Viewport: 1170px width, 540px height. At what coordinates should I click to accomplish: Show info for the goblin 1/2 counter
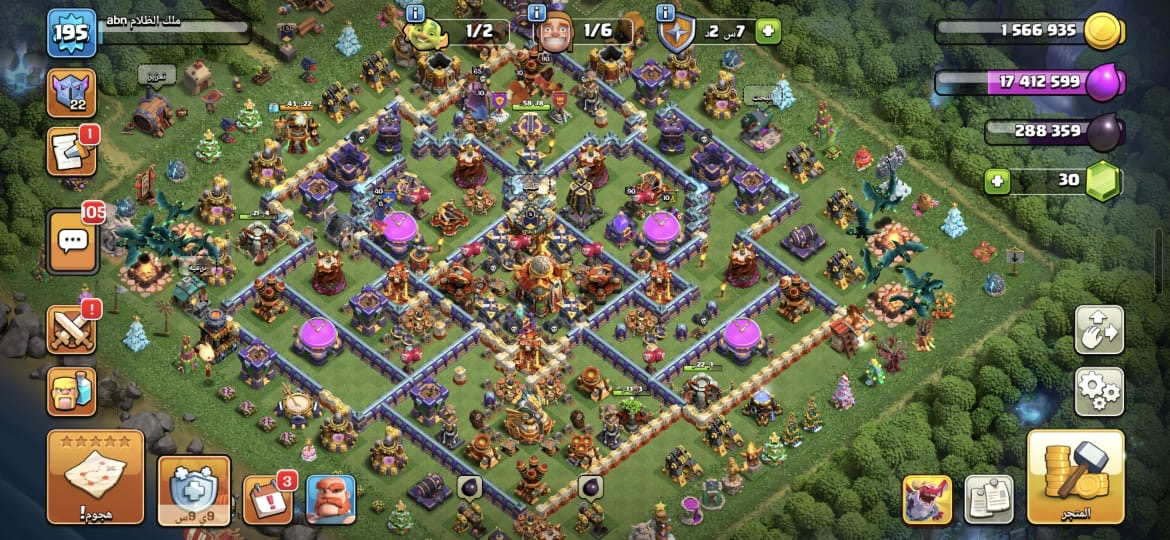tap(416, 13)
